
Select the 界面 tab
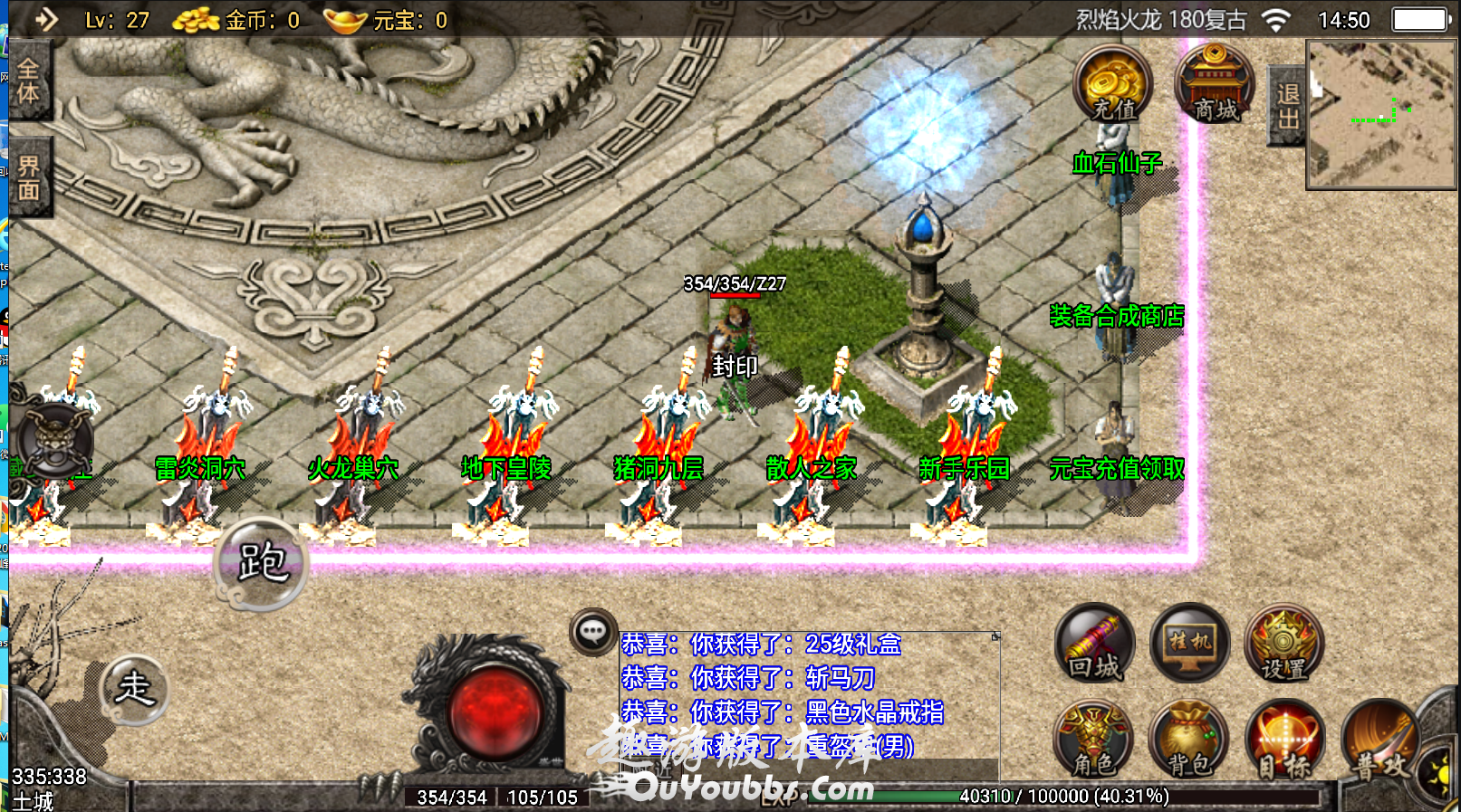(28, 177)
